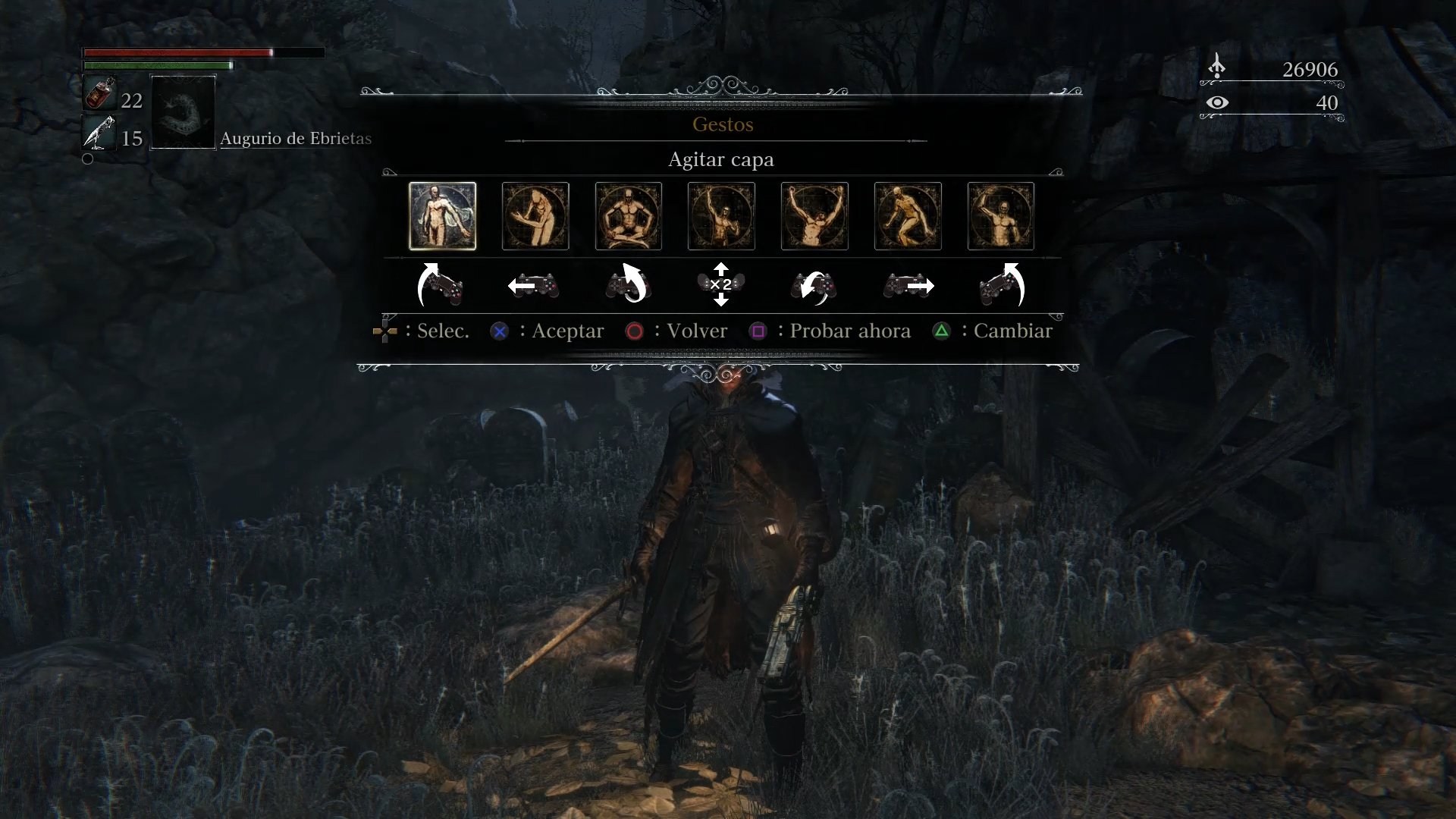This screenshot has width=1456, height=819.
Task: Click the insight eye icon near 40
Action: [x=1219, y=103]
